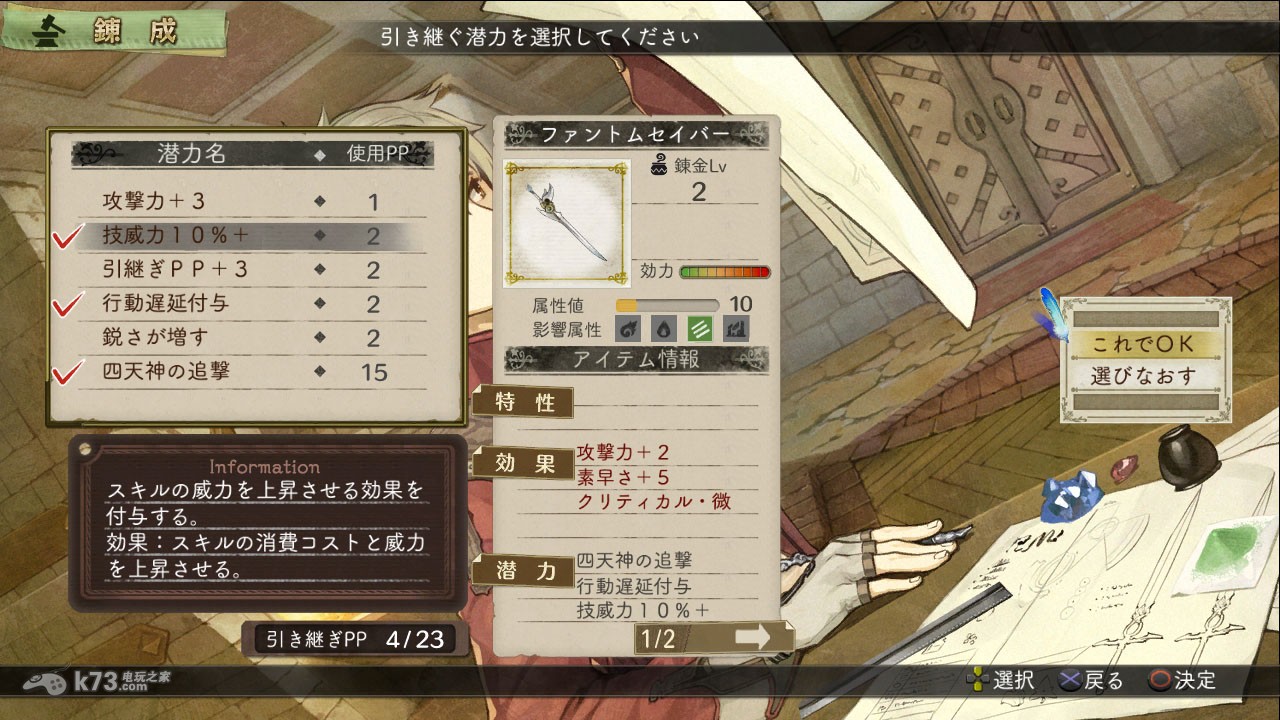
Task: Select the 鋭さが増す potential row
Action: point(250,338)
